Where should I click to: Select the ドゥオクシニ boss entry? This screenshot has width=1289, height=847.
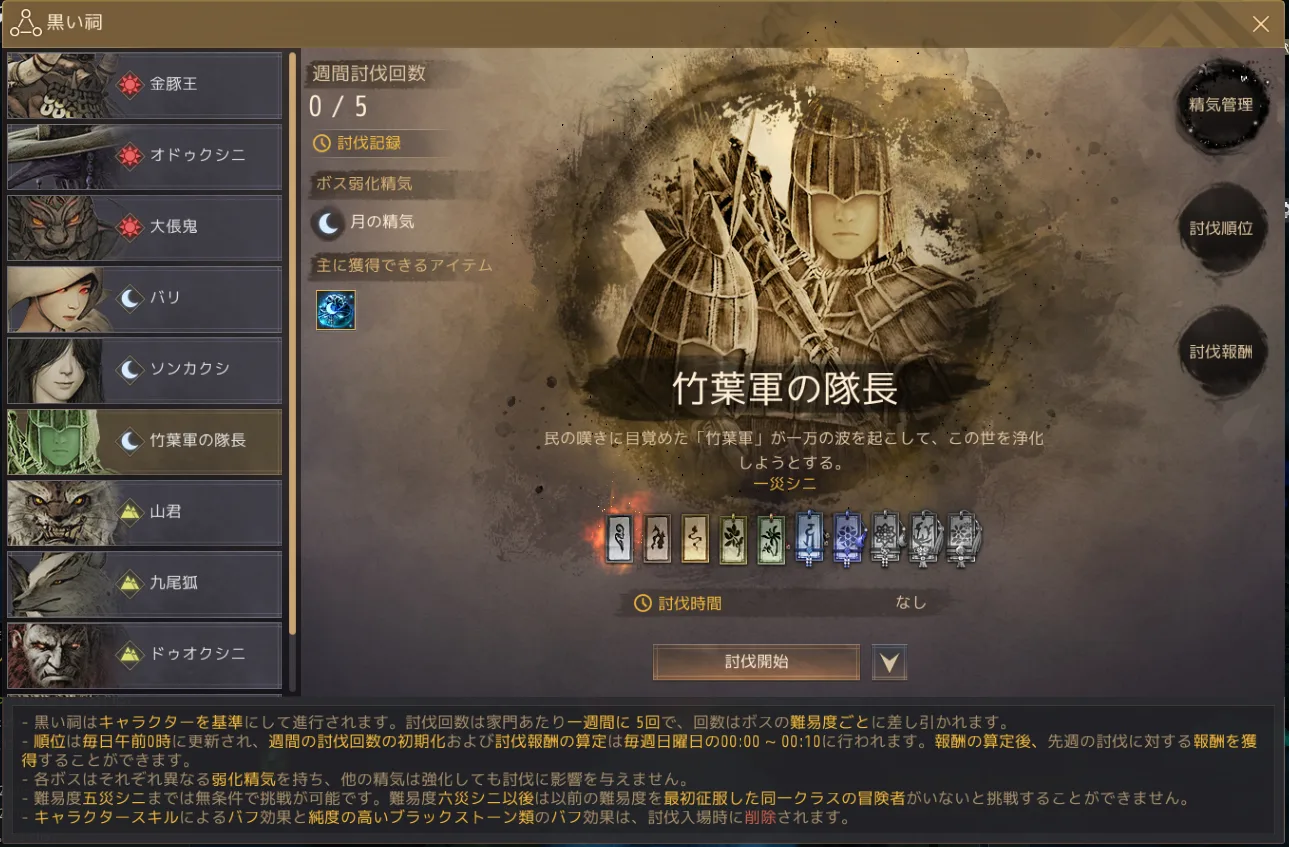coord(144,654)
